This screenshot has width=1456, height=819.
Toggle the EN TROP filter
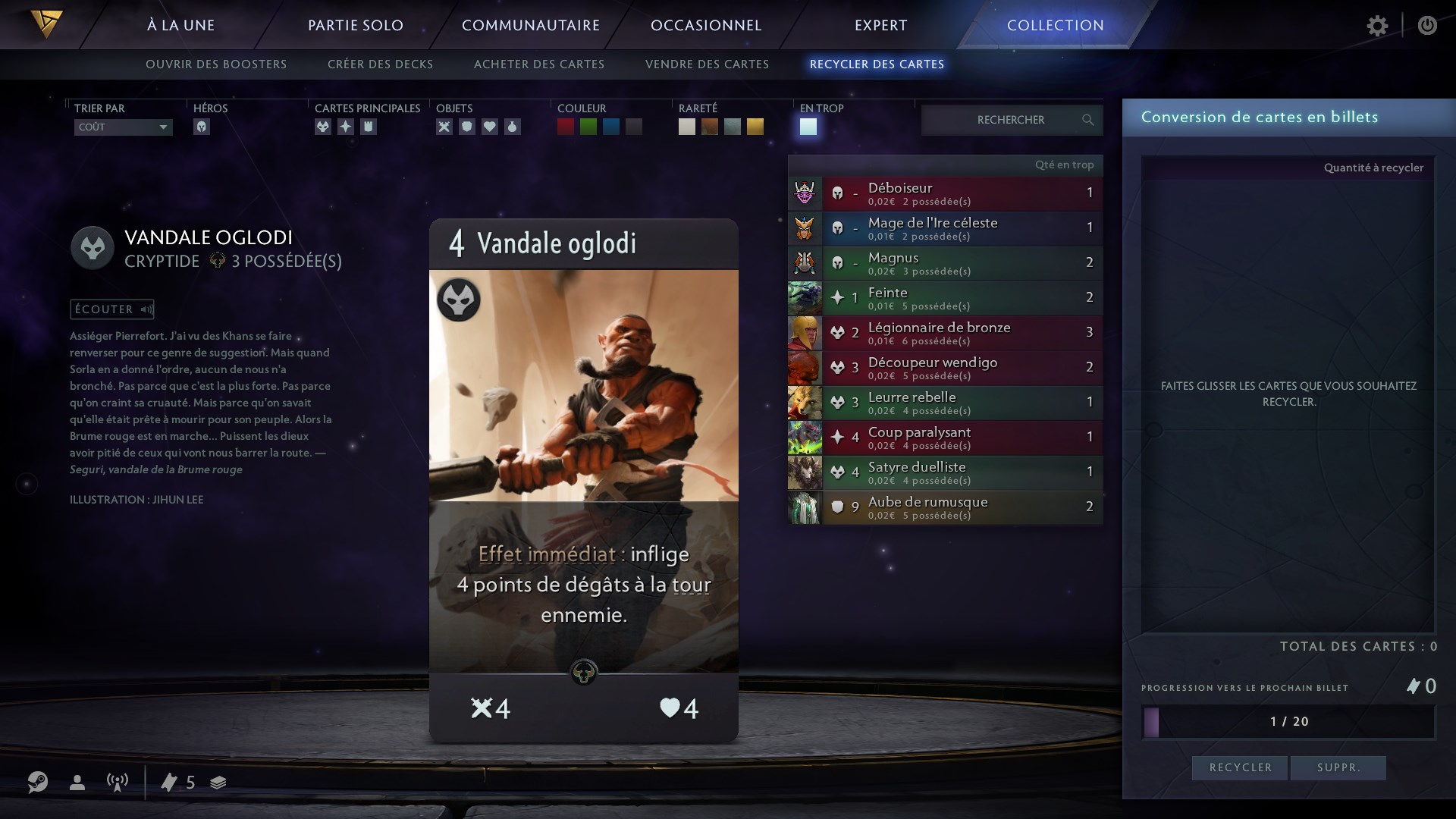(x=809, y=127)
